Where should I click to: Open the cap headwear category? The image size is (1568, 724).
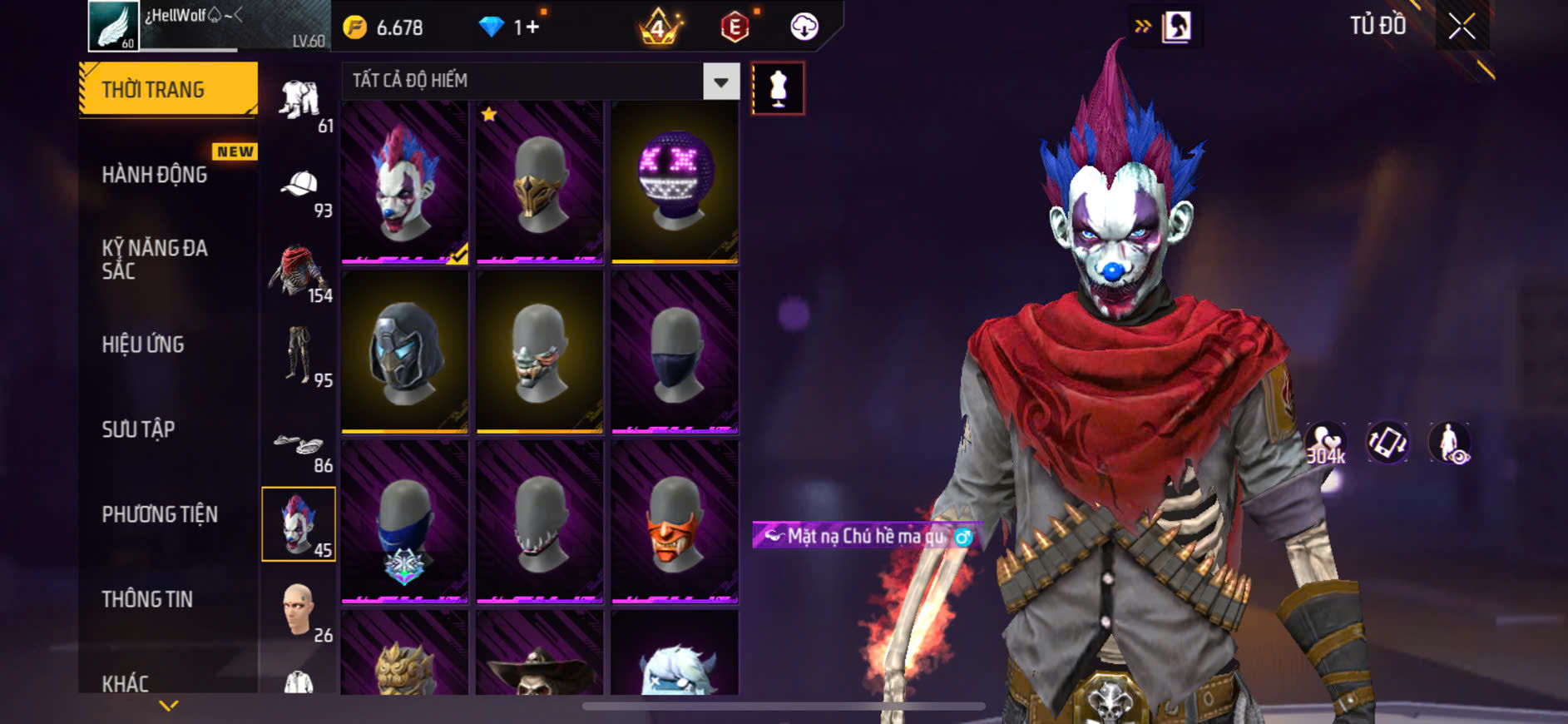[x=300, y=186]
